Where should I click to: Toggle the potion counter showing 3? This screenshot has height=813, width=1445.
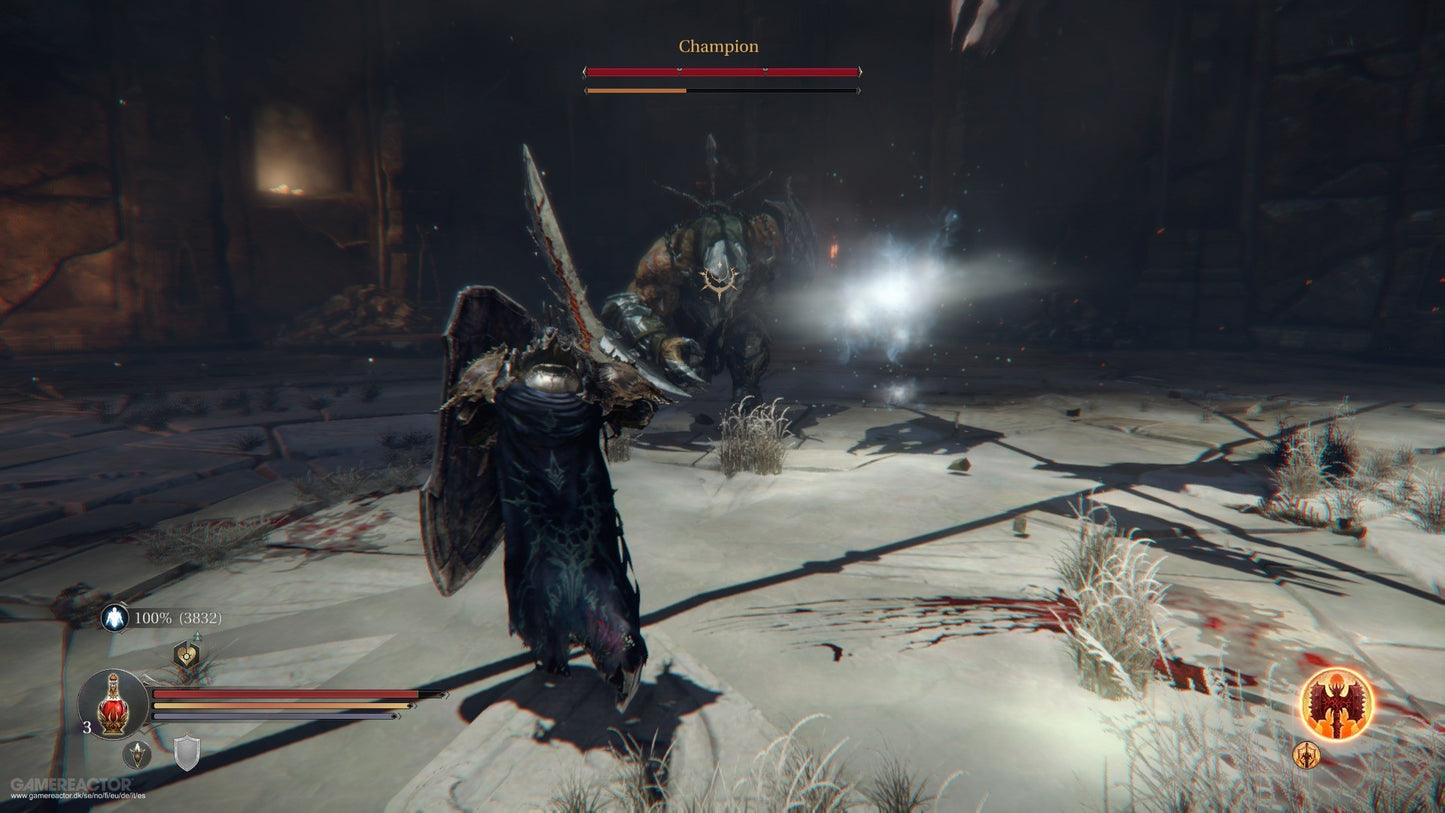click(x=87, y=726)
